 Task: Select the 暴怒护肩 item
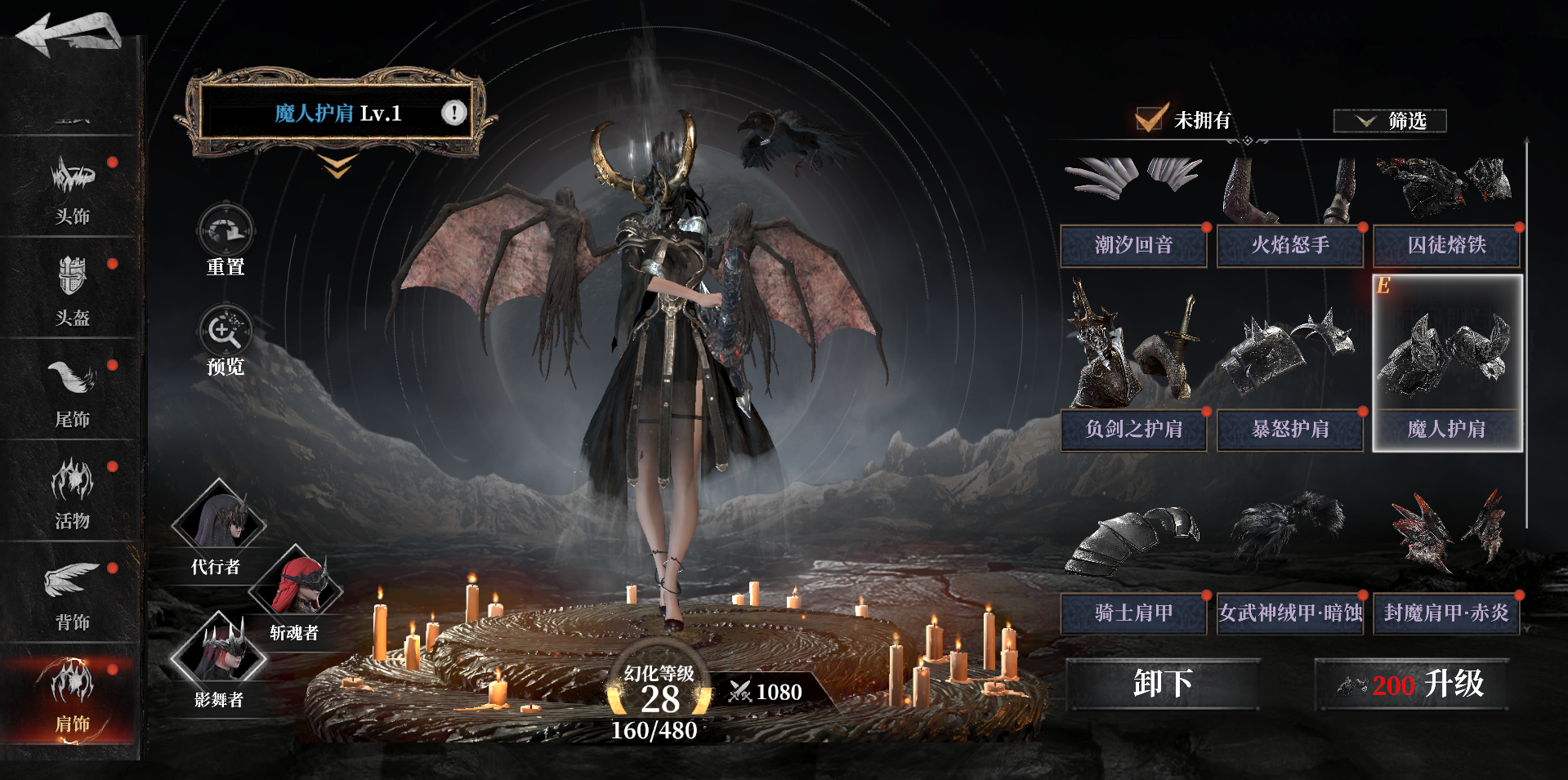(x=1289, y=363)
